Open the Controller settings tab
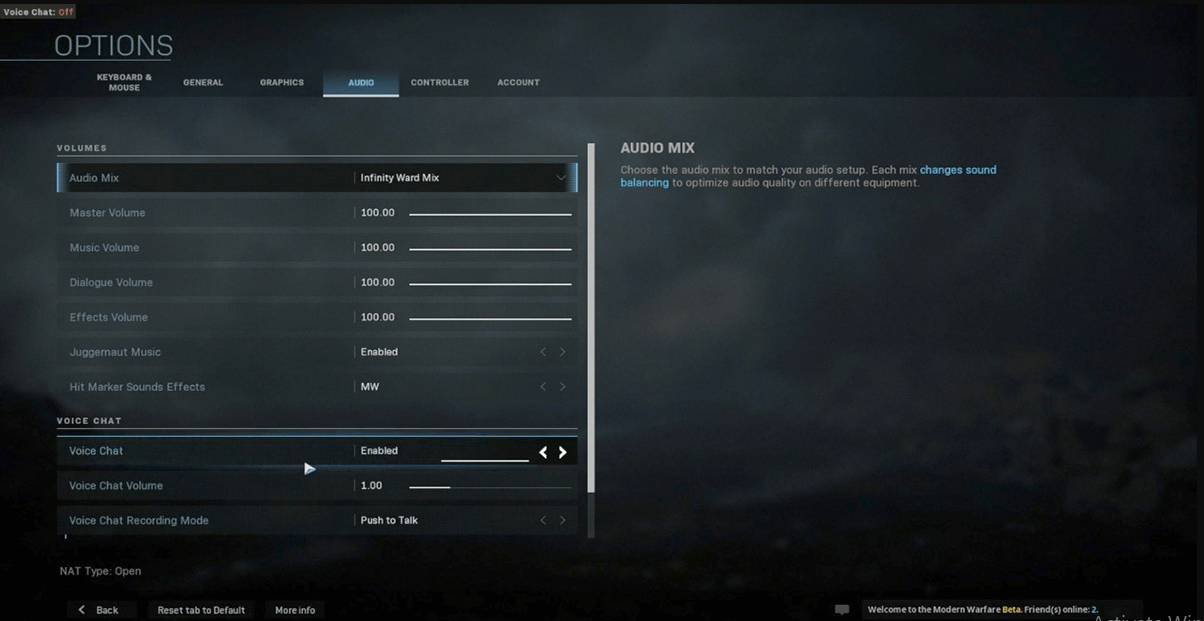The image size is (1204, 621). [440, 82]
